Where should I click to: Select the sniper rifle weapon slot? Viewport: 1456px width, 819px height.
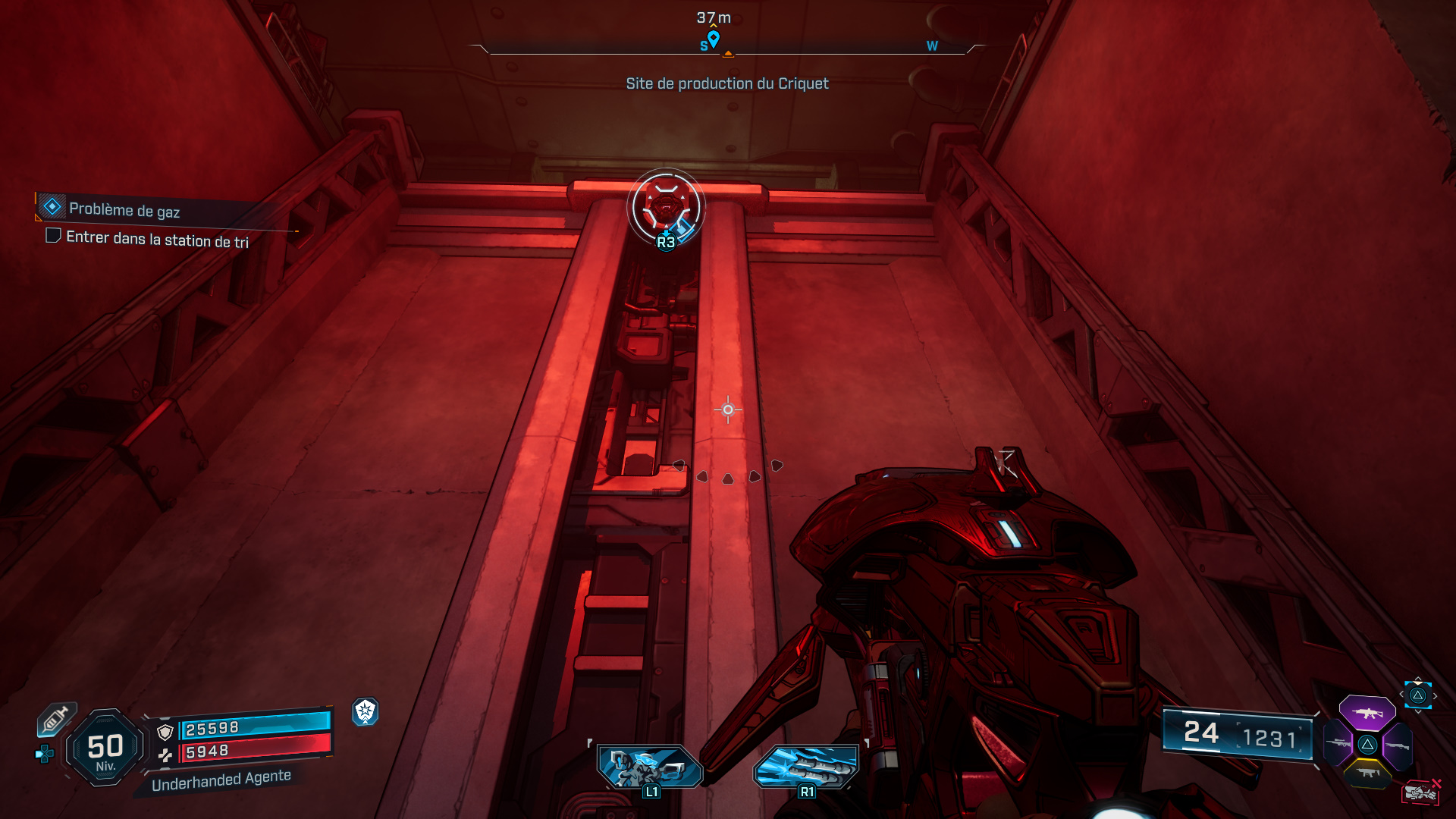click(1338, 743)
